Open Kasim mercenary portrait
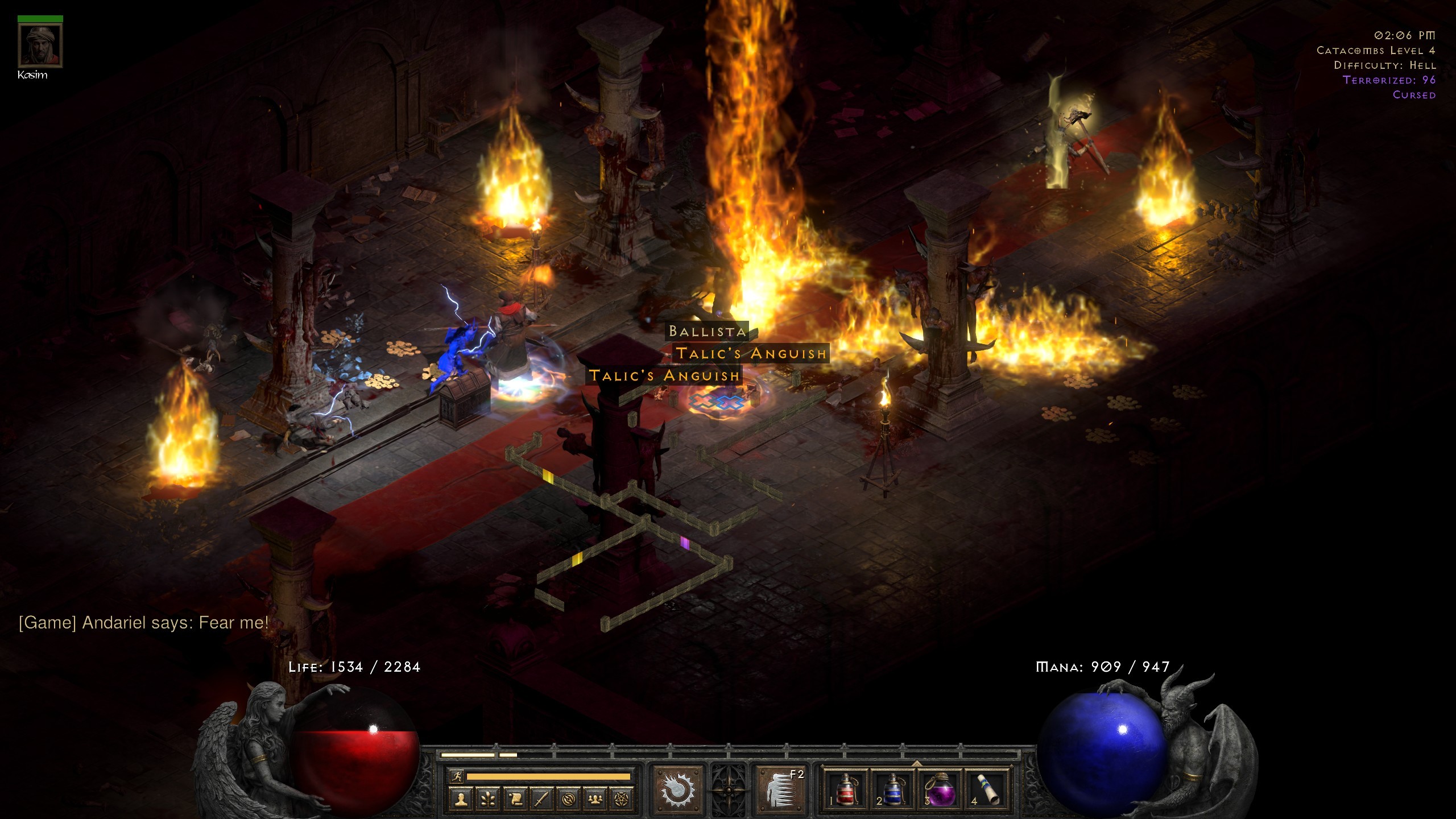 coord(40,46)
